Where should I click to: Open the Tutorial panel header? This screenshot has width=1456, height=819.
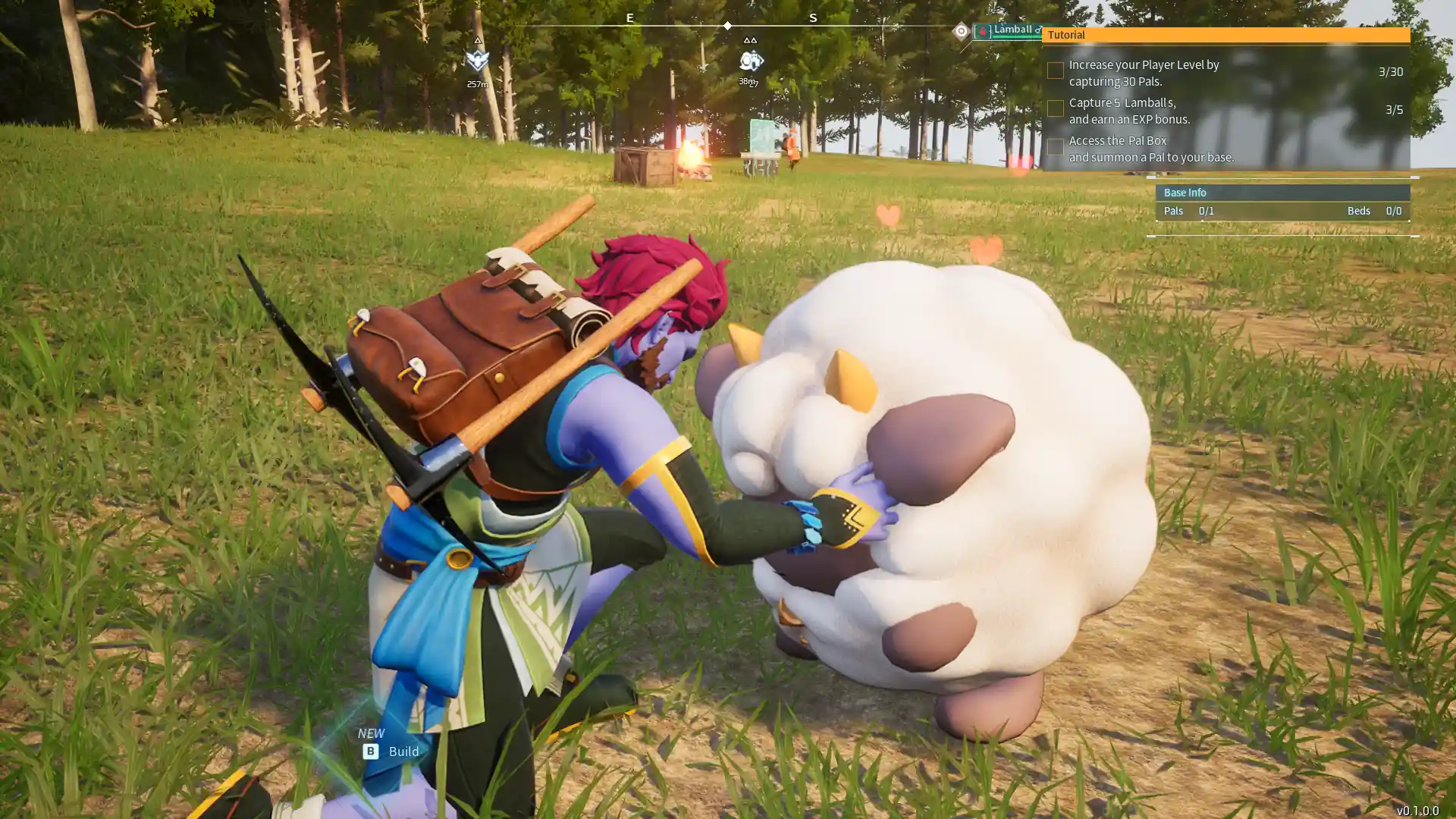point(1225,35)
